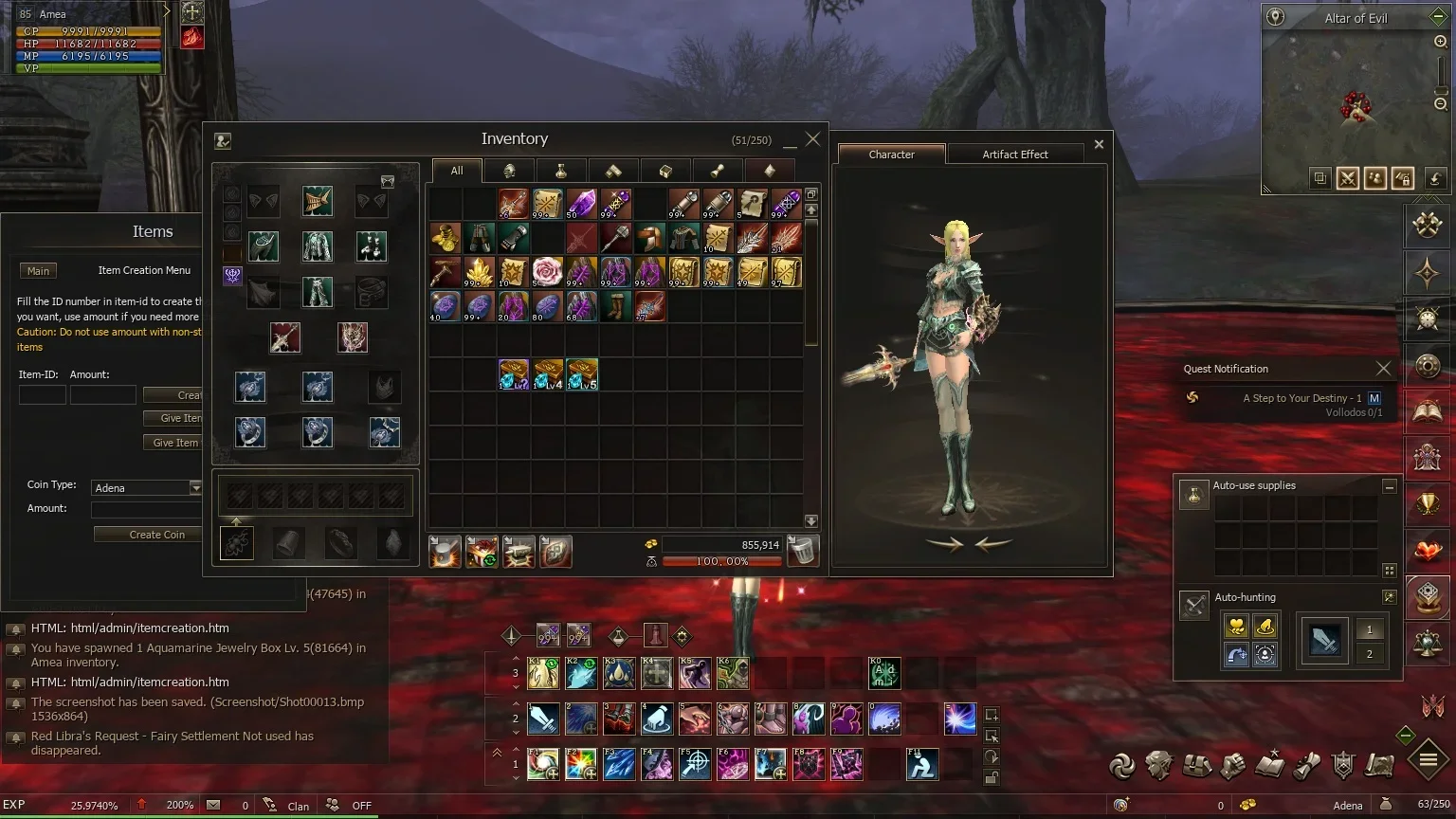The height and width of the screenshot is (819, 1456).
Task: Click the Main button in Items panel
Action: [38, 271]
